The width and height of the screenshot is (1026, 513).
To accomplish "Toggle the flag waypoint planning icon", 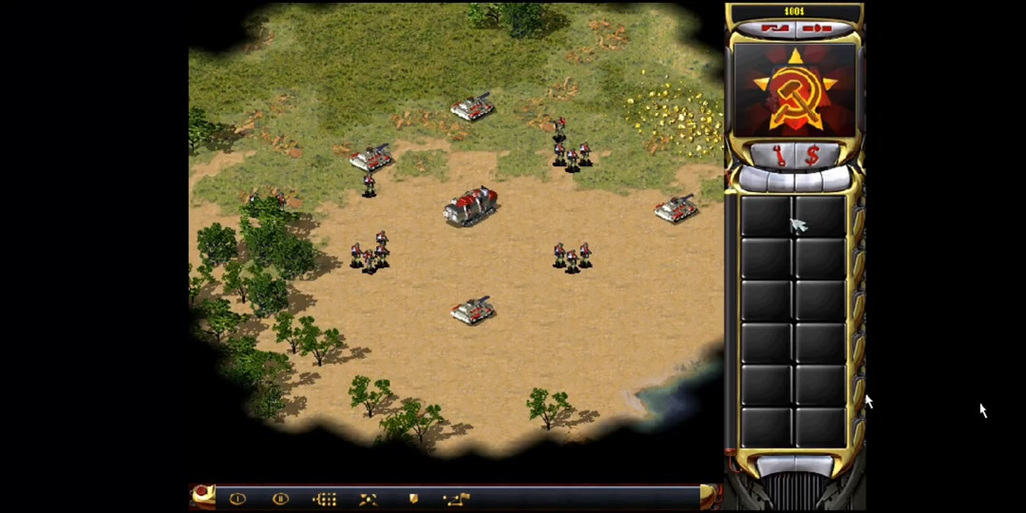I will 456,498.
